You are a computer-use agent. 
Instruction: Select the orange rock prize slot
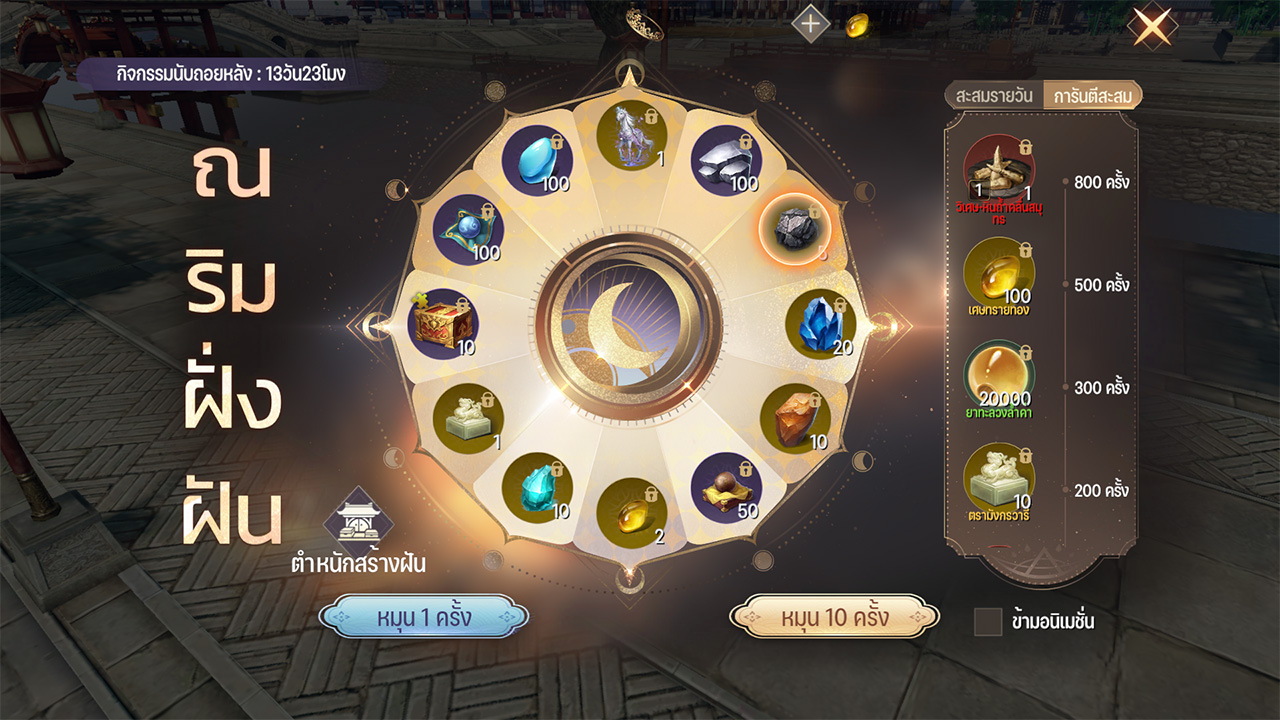point(795,419)
